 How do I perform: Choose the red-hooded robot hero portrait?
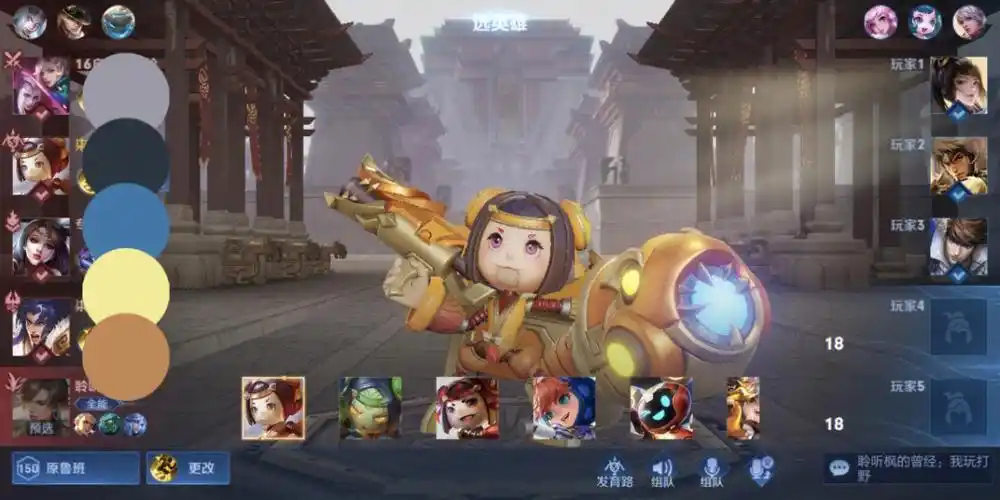coord(661,408)
